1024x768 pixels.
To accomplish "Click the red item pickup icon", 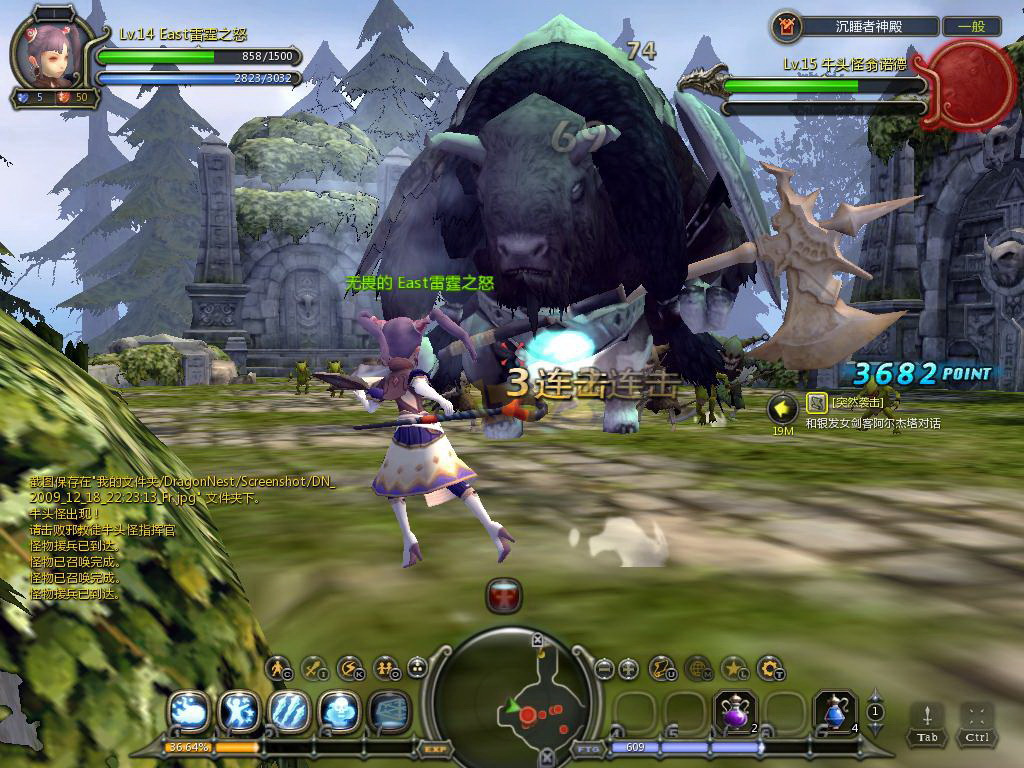I will [504, 595].
